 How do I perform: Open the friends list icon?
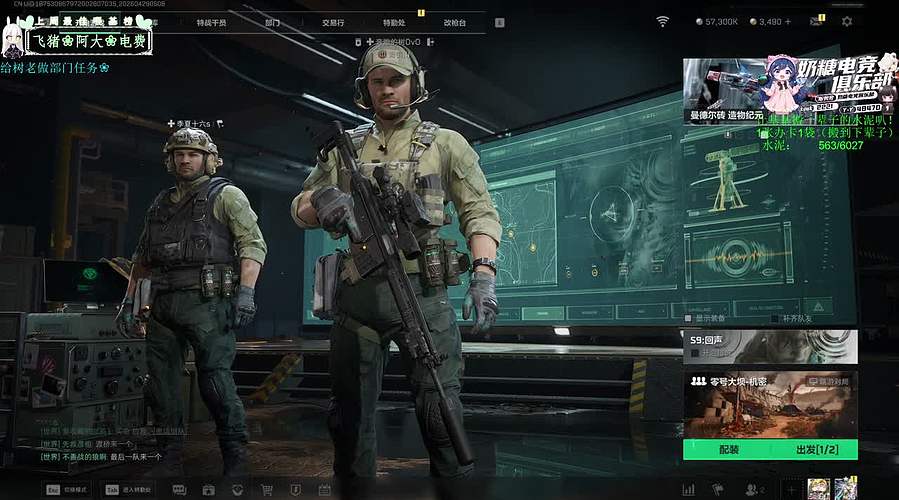coord(754,490)
